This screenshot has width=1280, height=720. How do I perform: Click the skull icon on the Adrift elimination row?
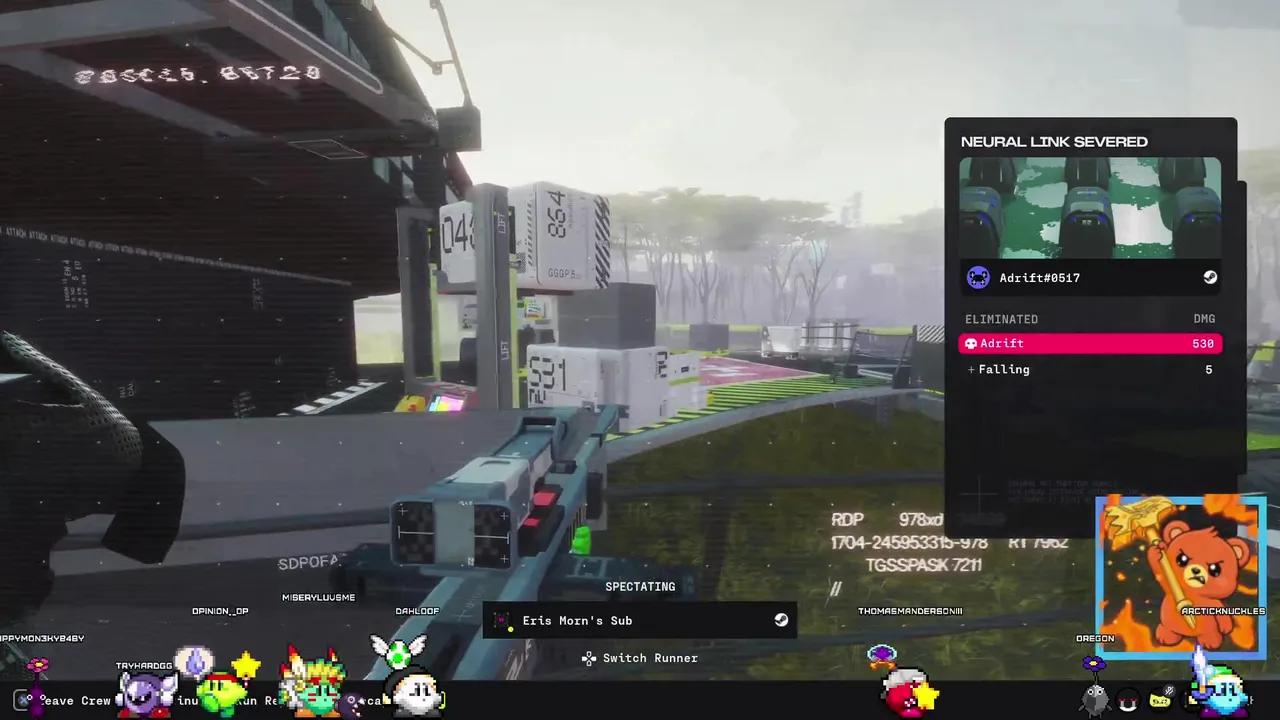pos(970,343)
